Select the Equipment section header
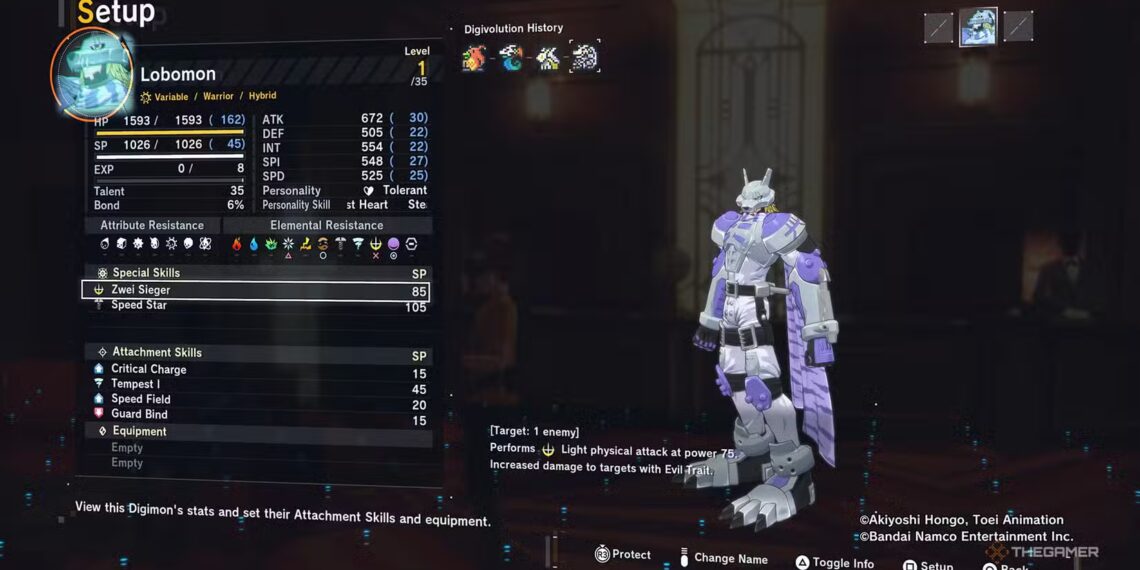1140x570 pixels. tap(139, 432)
